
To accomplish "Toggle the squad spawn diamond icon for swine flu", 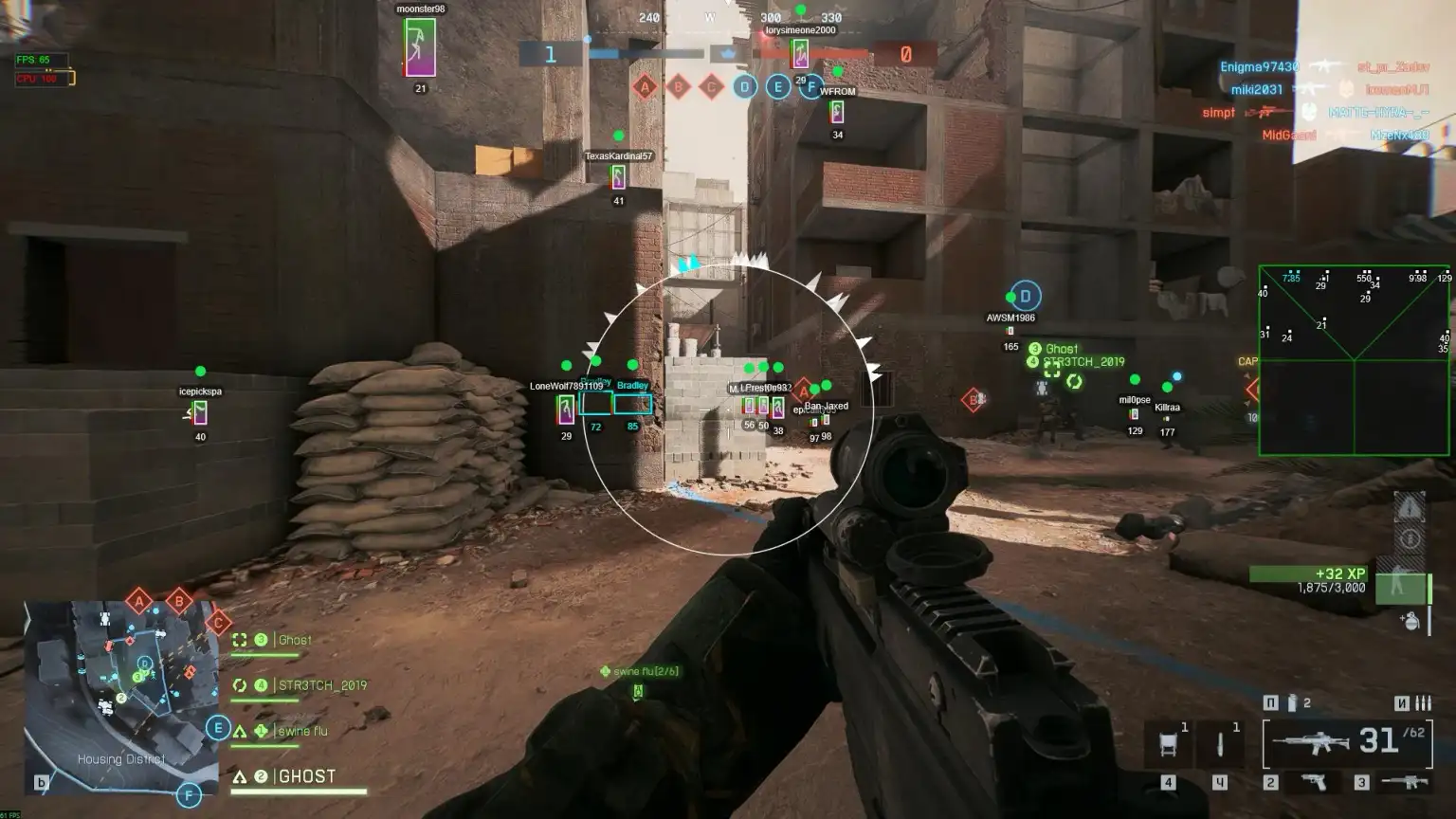I will click(x=604, y=669).
